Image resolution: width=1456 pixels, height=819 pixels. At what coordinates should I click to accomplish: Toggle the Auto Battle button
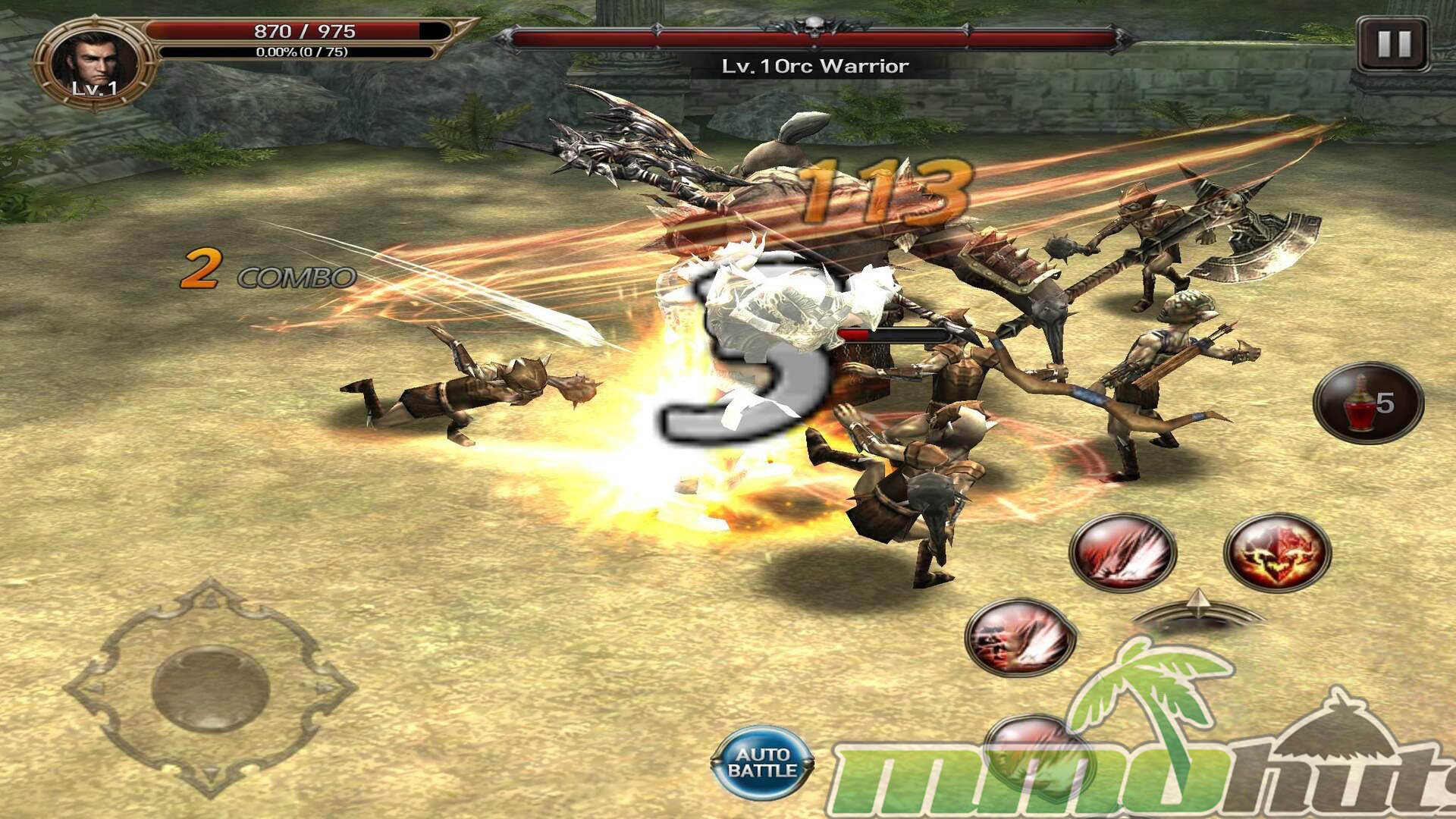762,763
